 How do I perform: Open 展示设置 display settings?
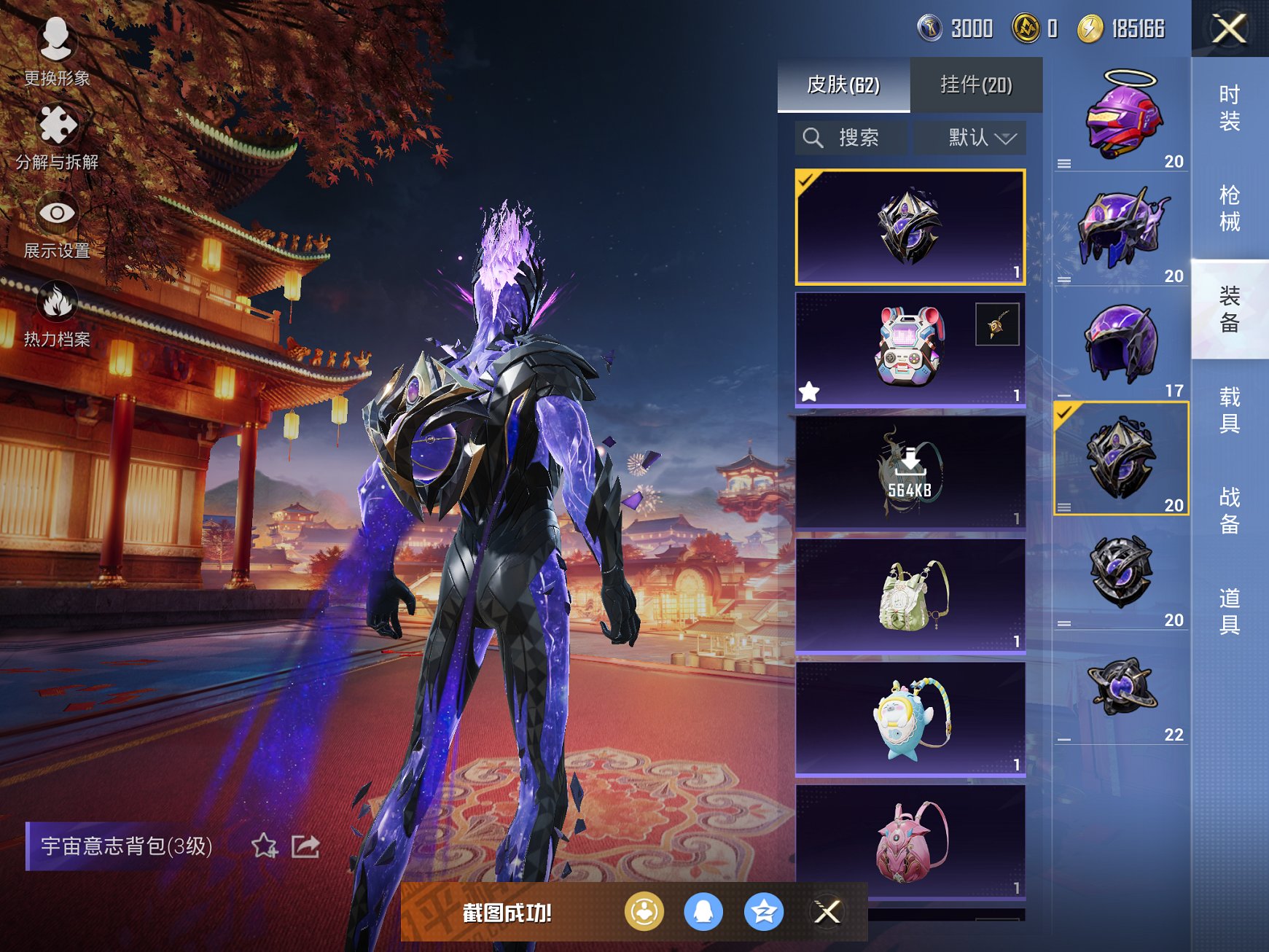click(57, 226)
